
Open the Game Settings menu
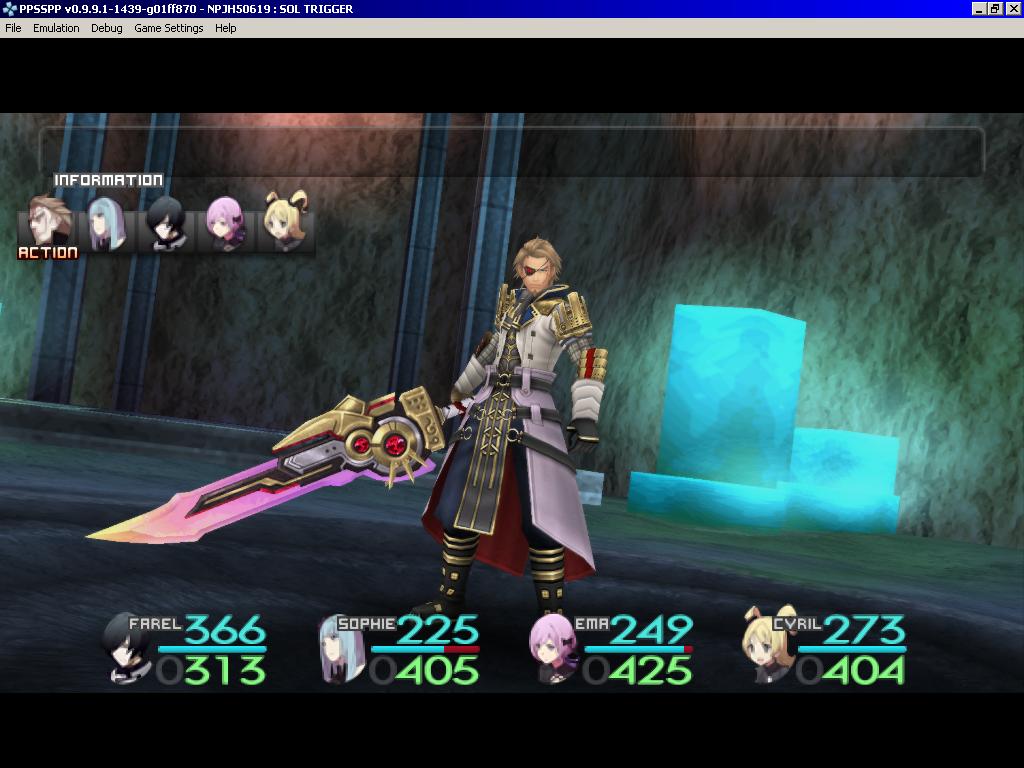pos(169,28)
